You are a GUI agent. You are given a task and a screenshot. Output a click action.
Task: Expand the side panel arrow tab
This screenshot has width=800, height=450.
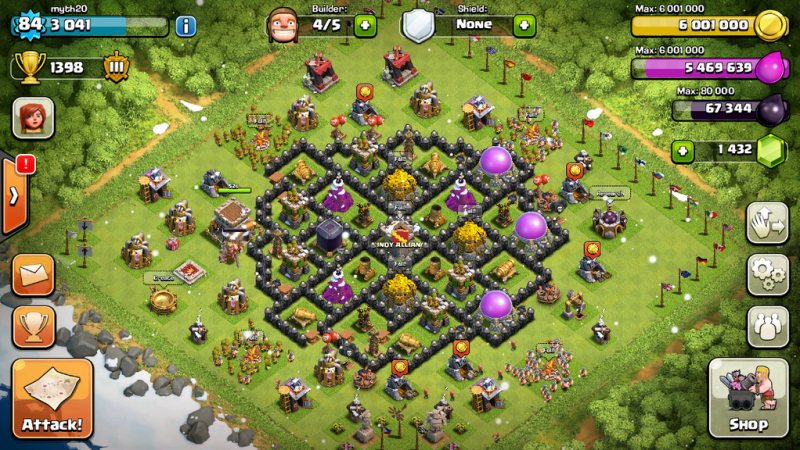[x=12, y=195]
